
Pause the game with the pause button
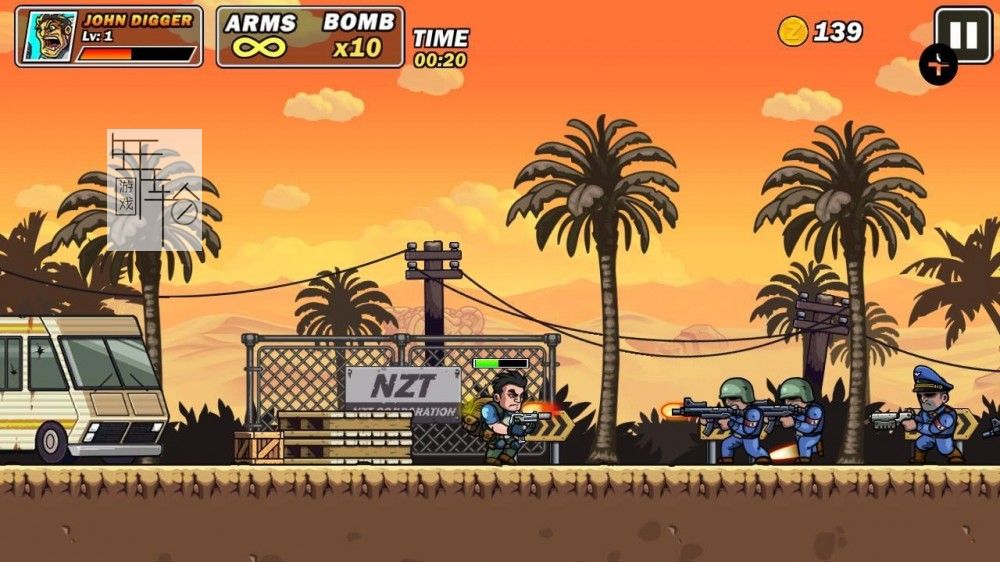962,34
